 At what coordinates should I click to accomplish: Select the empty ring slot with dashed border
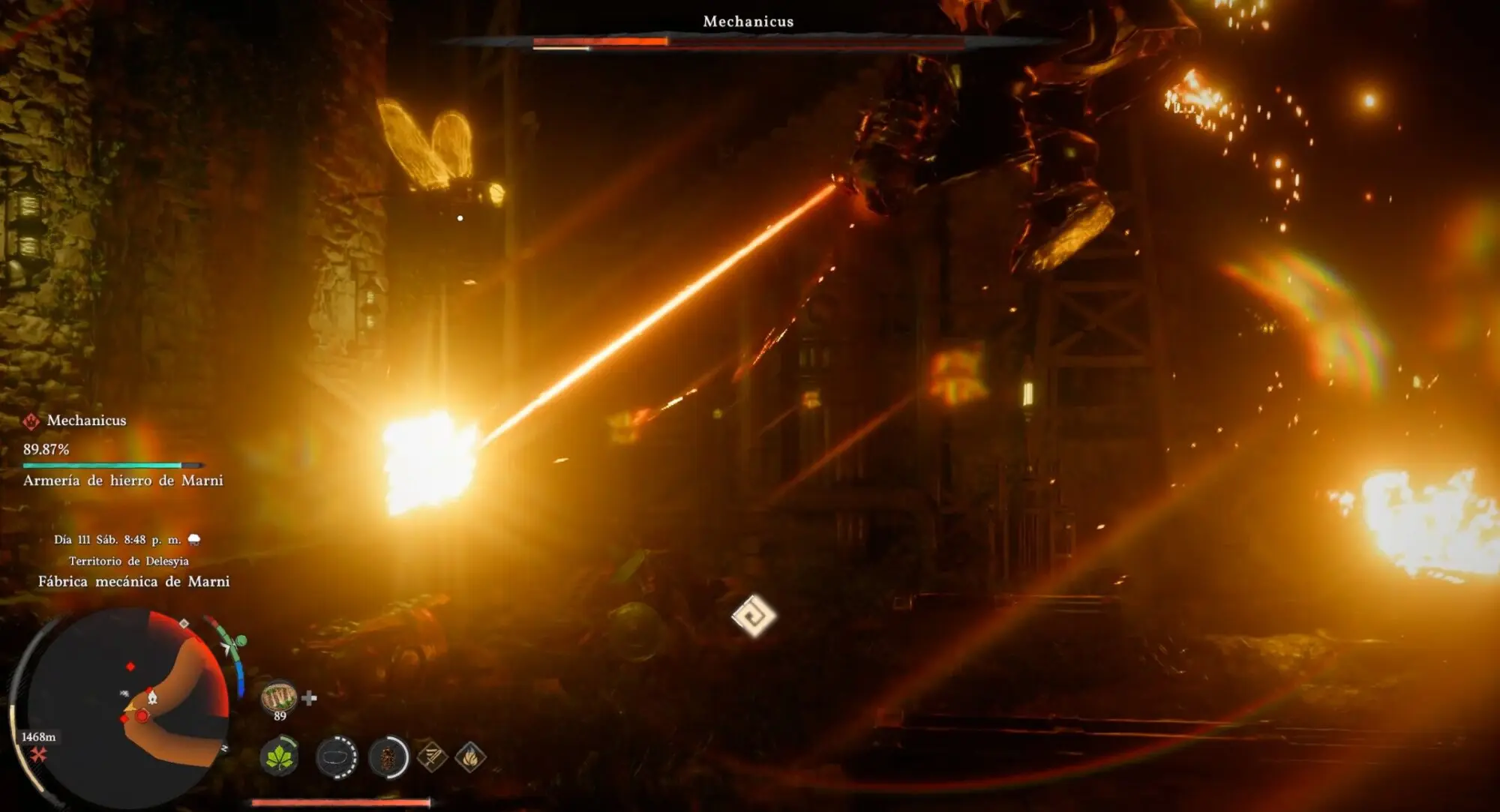pyautogui.click(x=336, y=757)
